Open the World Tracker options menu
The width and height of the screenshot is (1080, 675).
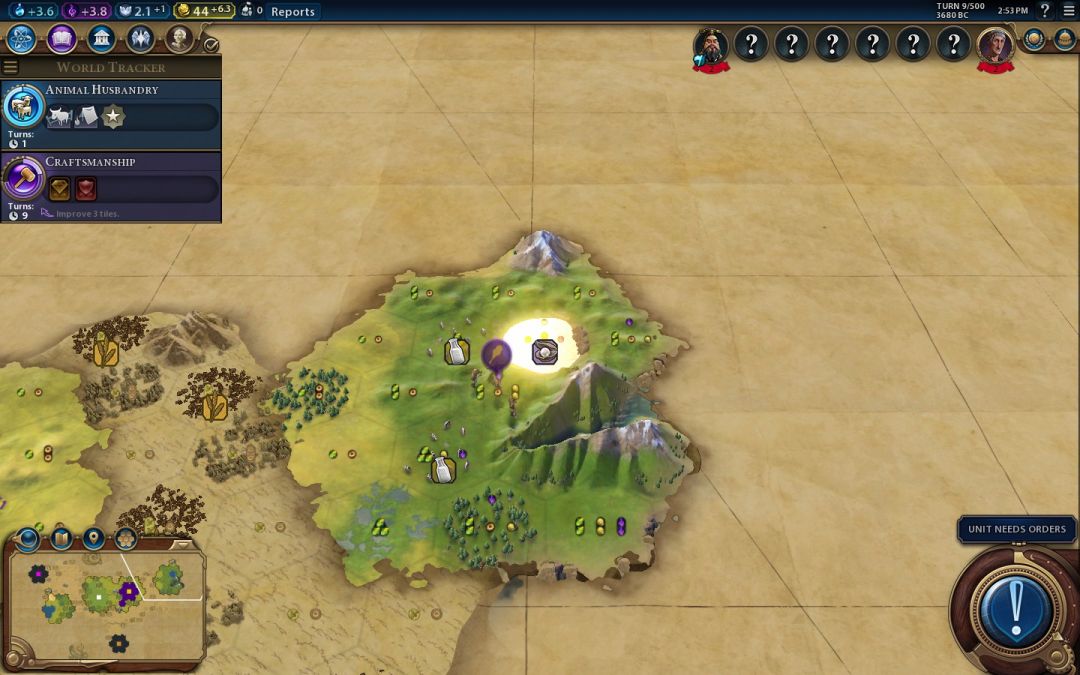pos(11,67)
